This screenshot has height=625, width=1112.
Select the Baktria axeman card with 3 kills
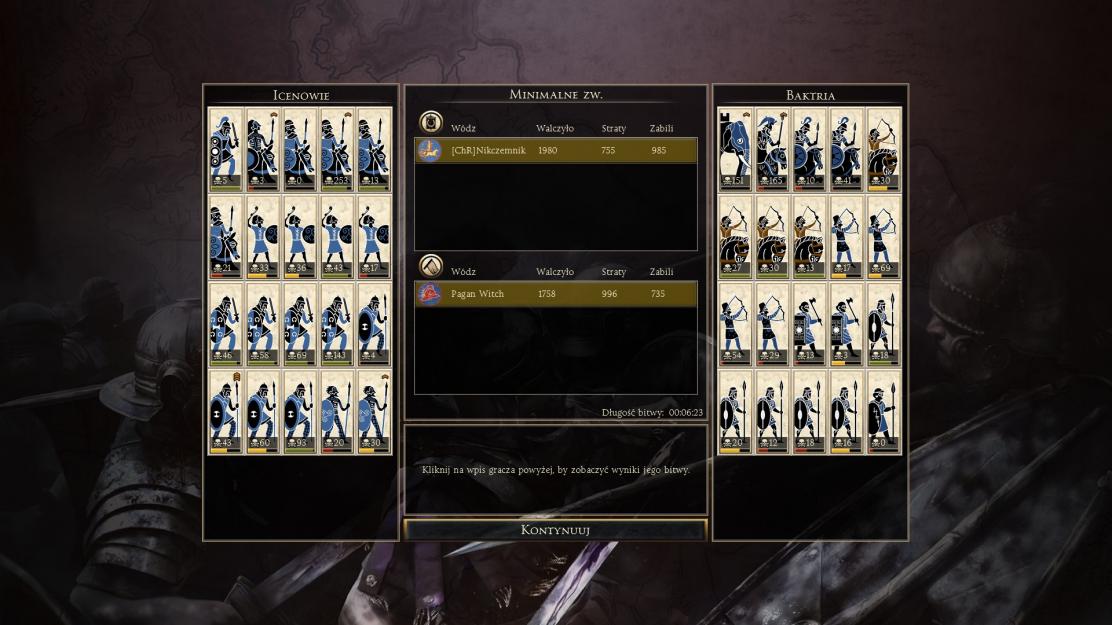846,324
